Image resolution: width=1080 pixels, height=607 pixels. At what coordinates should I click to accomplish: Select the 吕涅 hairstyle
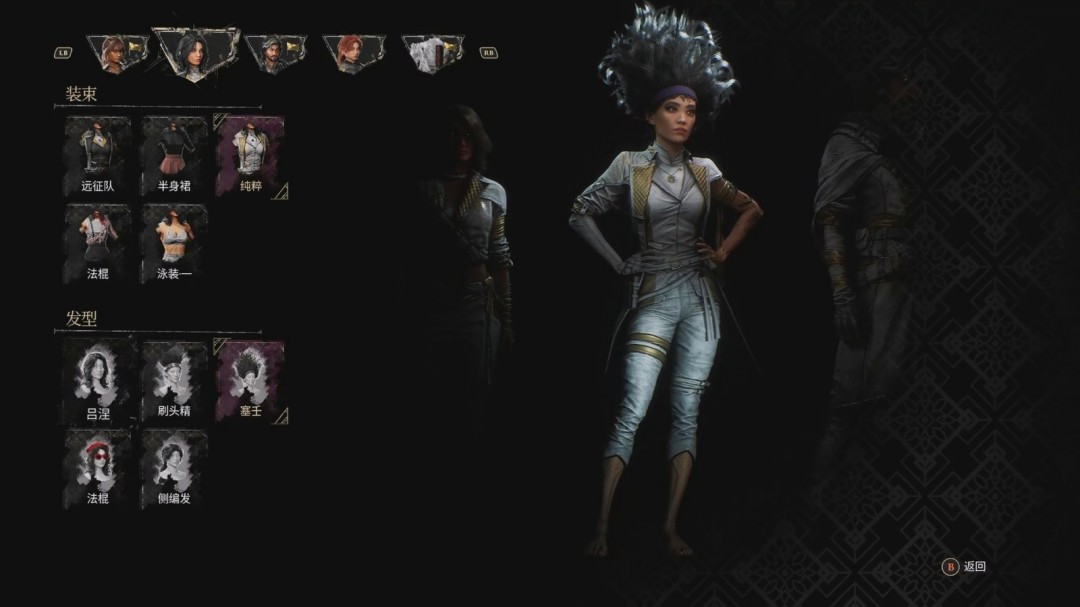98,380
